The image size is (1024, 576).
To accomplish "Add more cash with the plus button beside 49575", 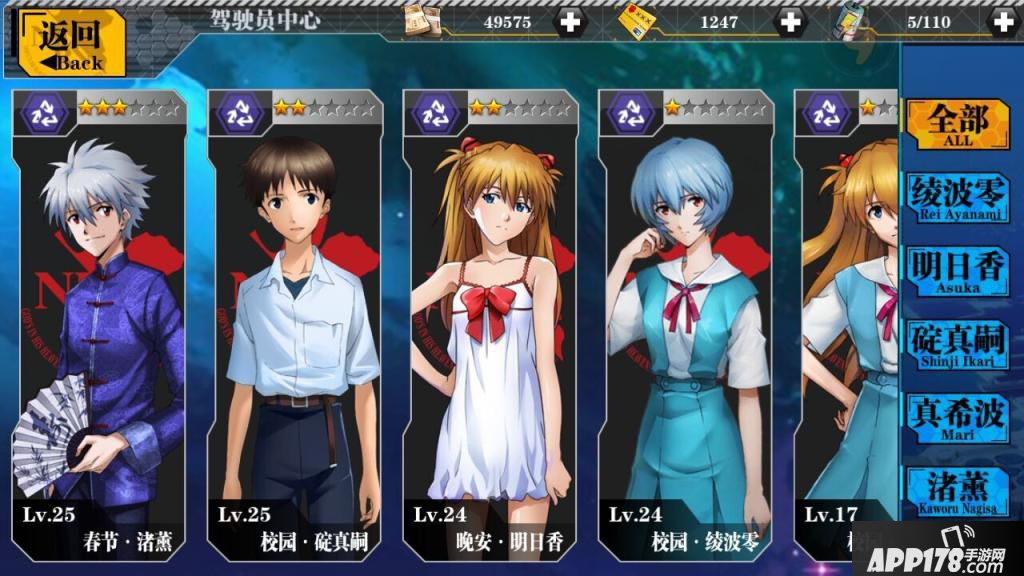I will click(x=571, y=21).
